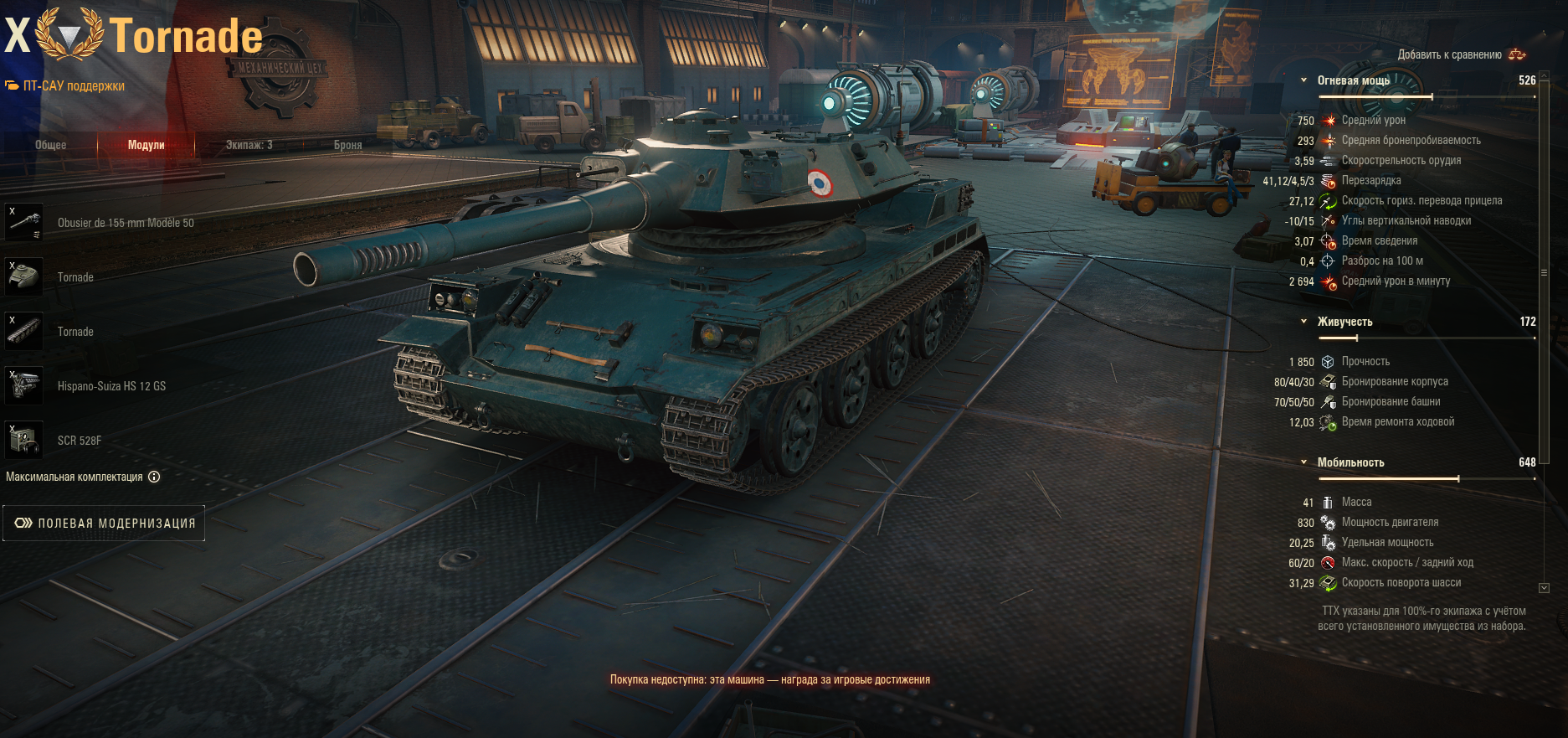
Task: Open Полевая модернизация
Action: click(x=104, y=524)
